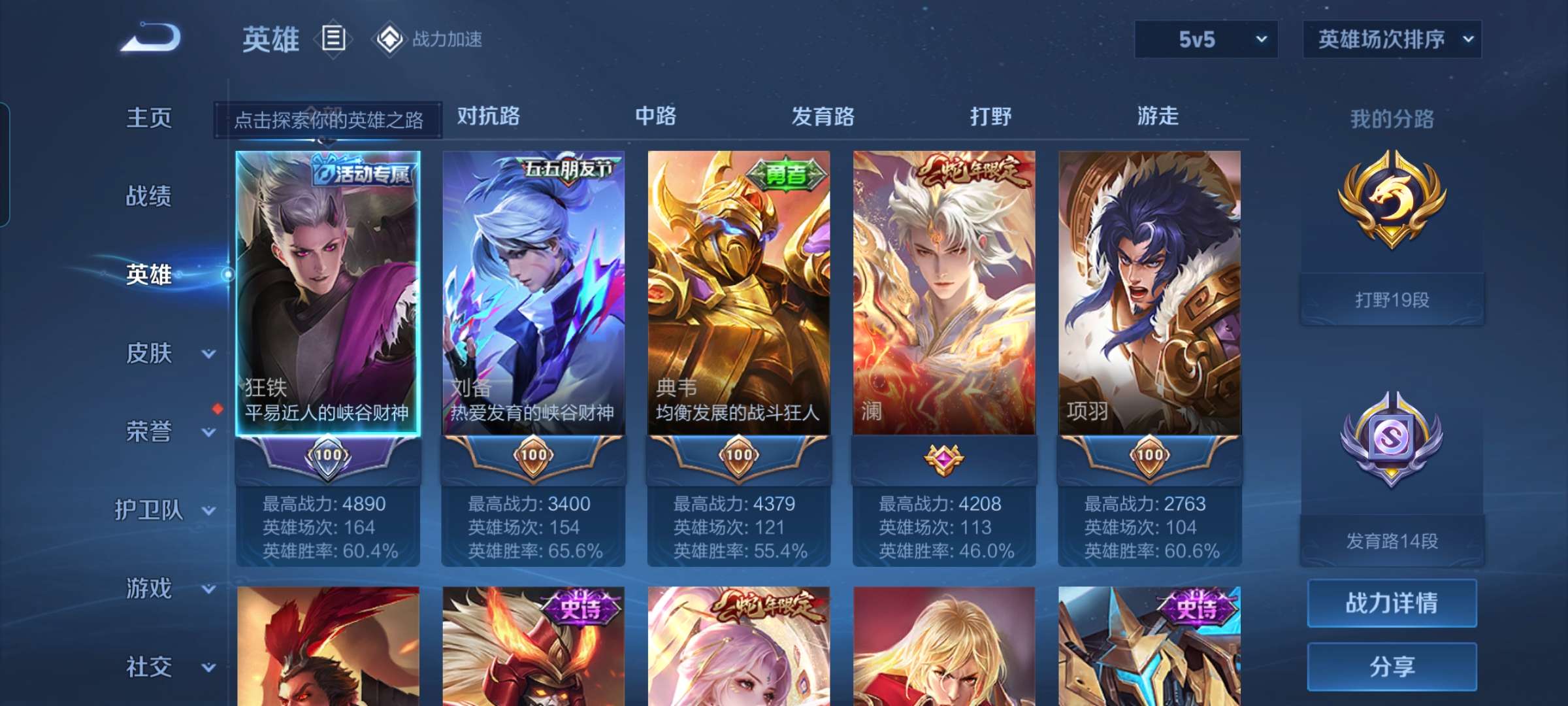The image size is (1568, 706).
Task: Click the 分享 button
Action: coord(1392,667)
